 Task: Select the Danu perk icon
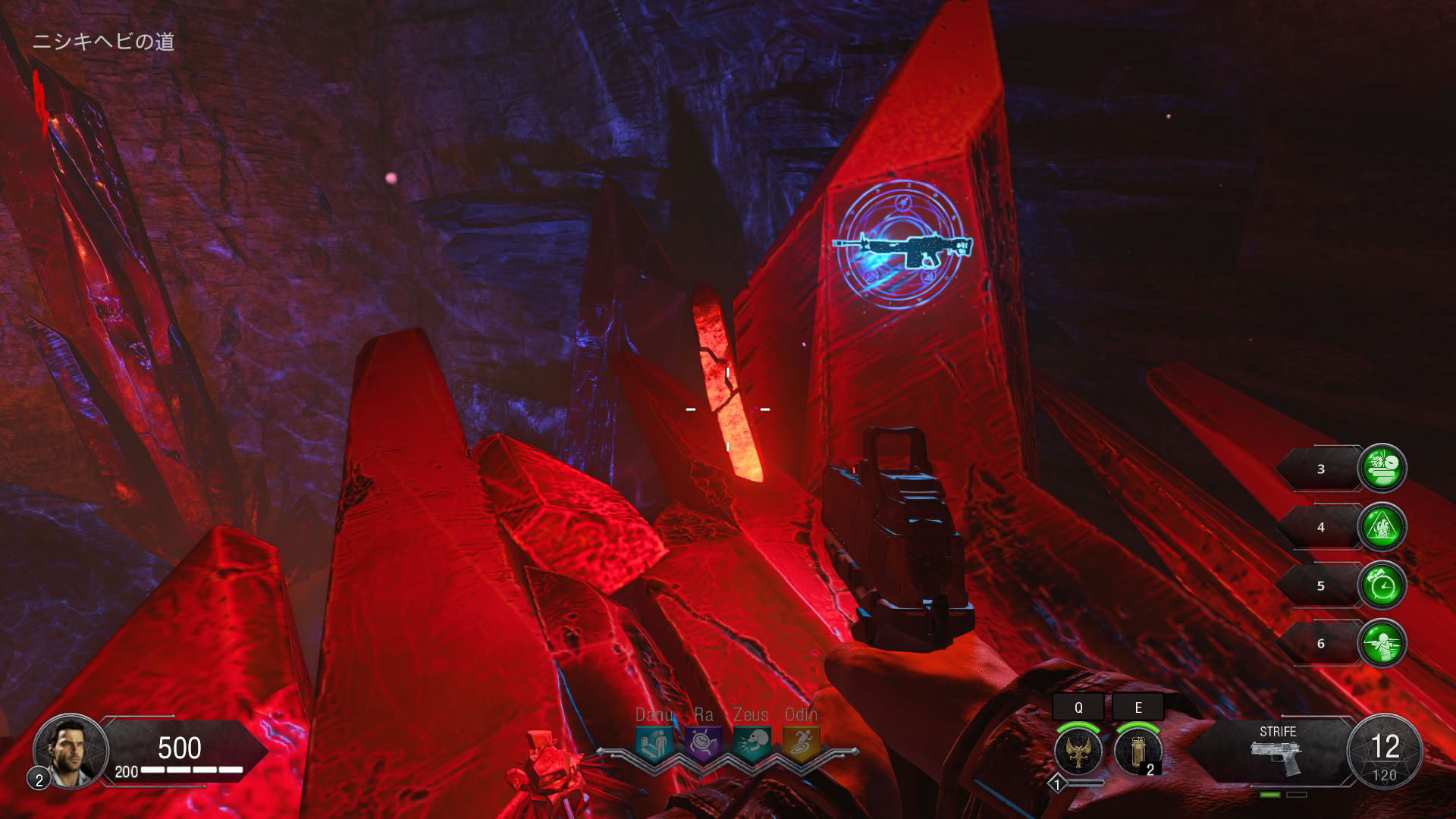tap(654, 742)
